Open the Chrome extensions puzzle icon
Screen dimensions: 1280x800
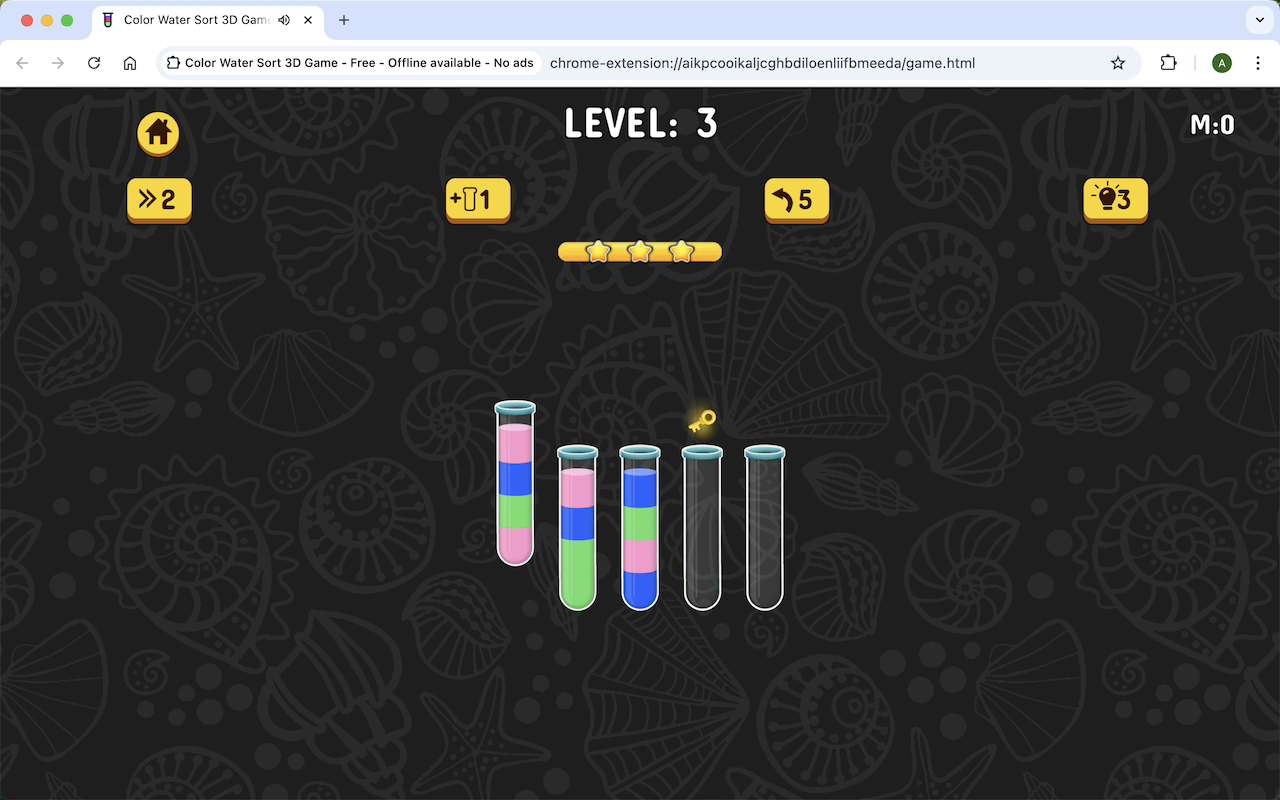click(1168, 62)
